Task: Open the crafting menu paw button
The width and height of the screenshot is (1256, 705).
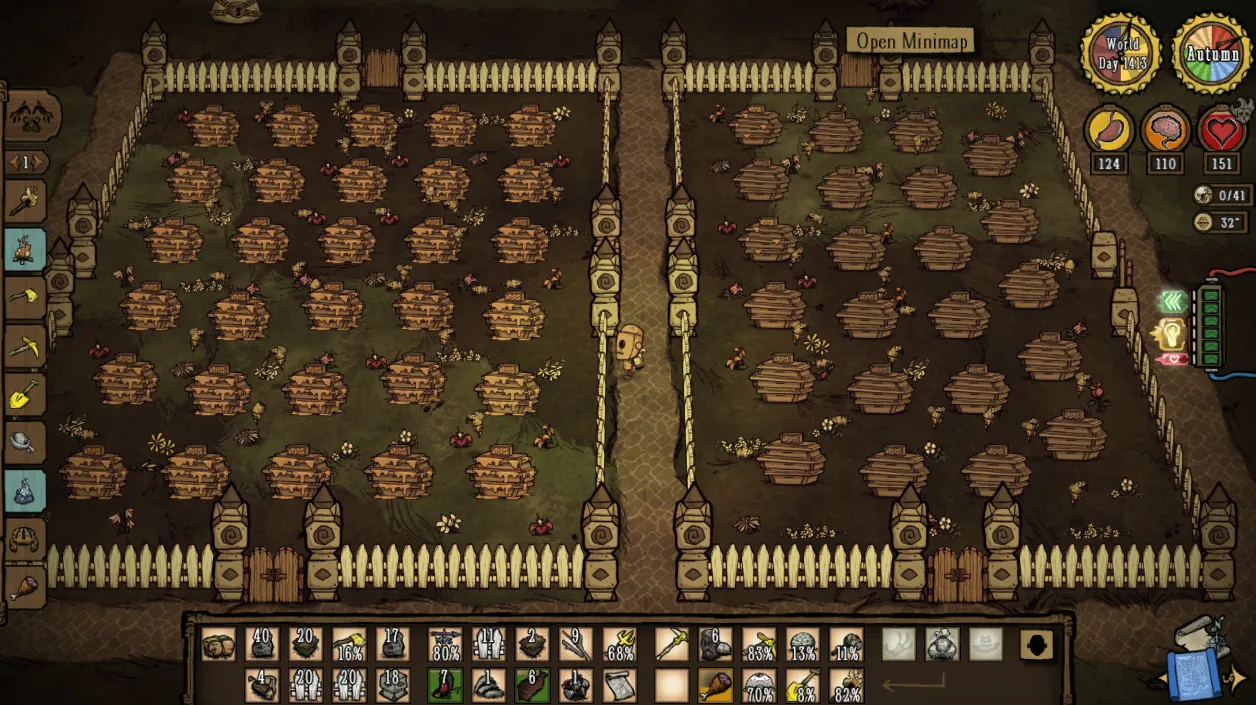Action: pos(33,118)
